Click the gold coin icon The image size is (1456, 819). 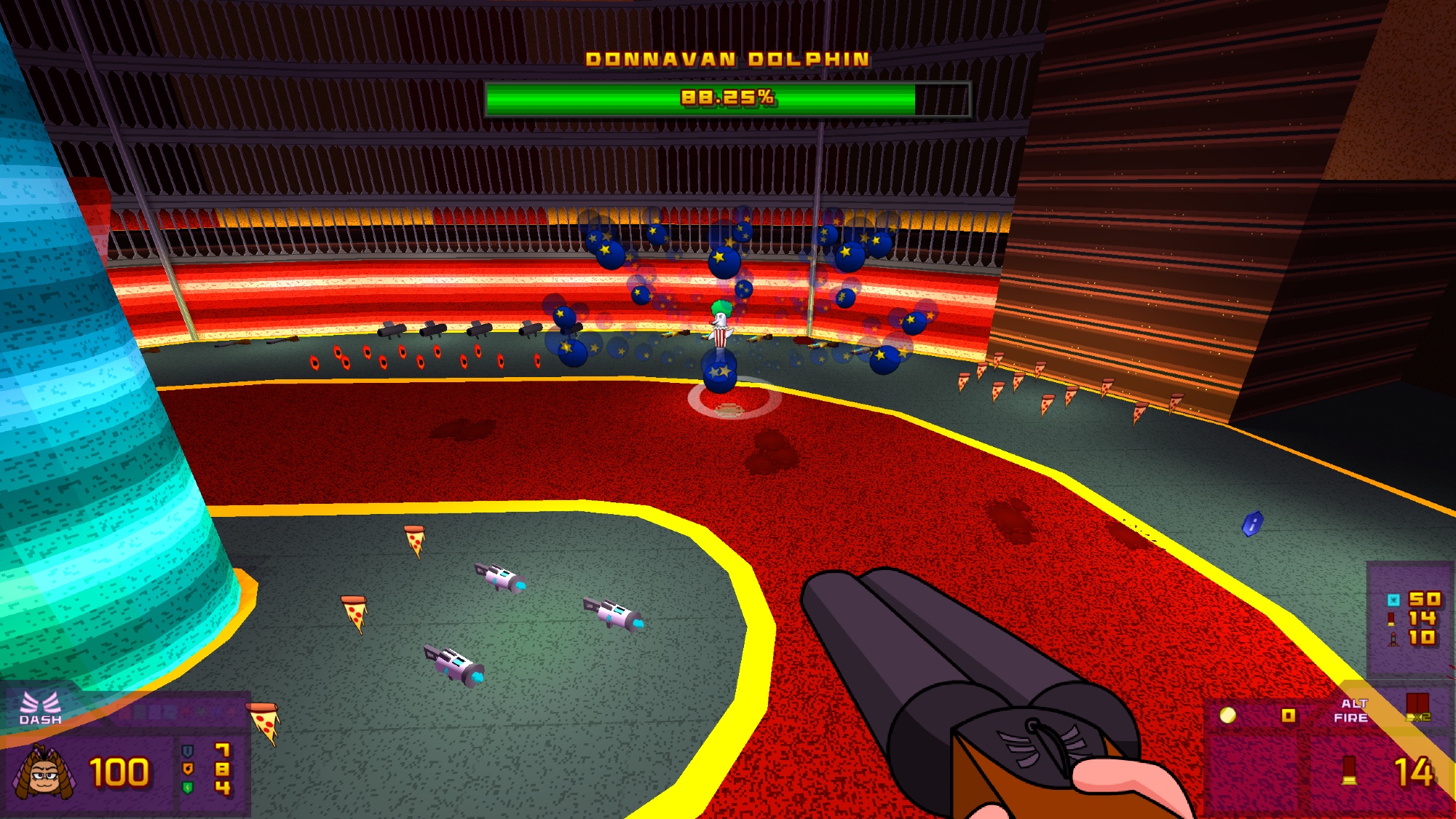pos(1227,716)
